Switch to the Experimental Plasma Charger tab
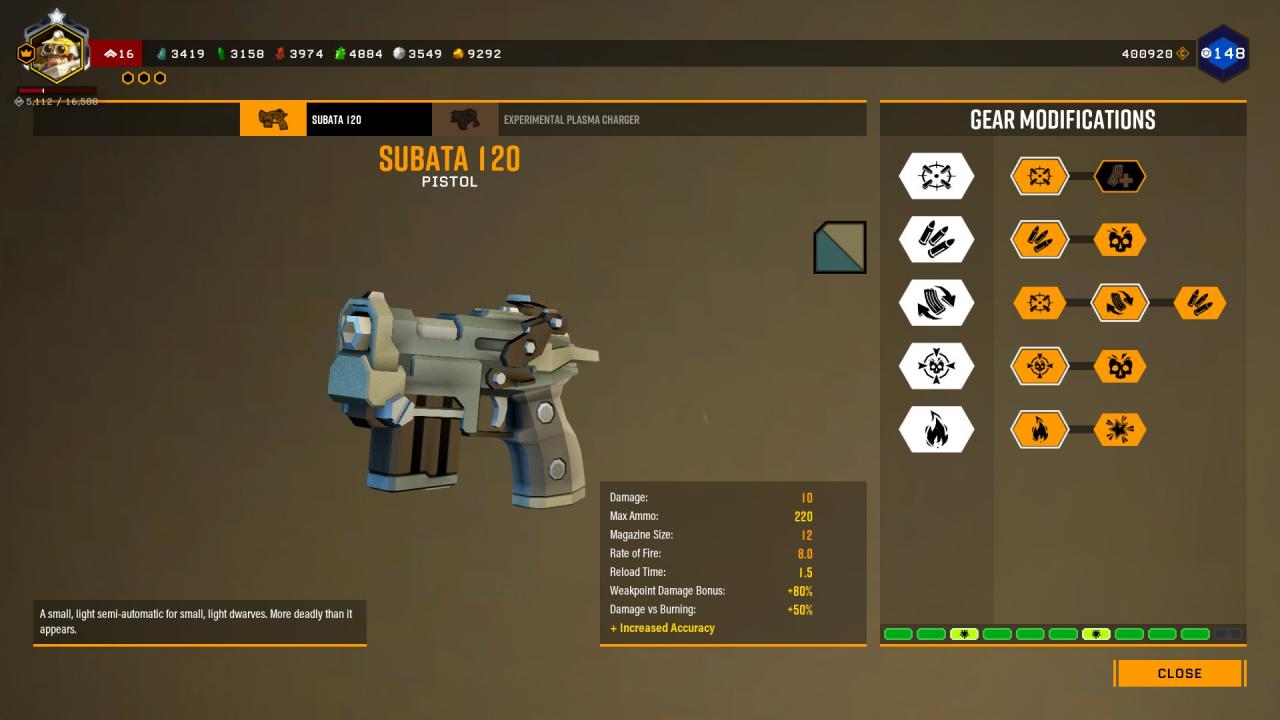This screenshot has width=1280, height=720. 570,120
